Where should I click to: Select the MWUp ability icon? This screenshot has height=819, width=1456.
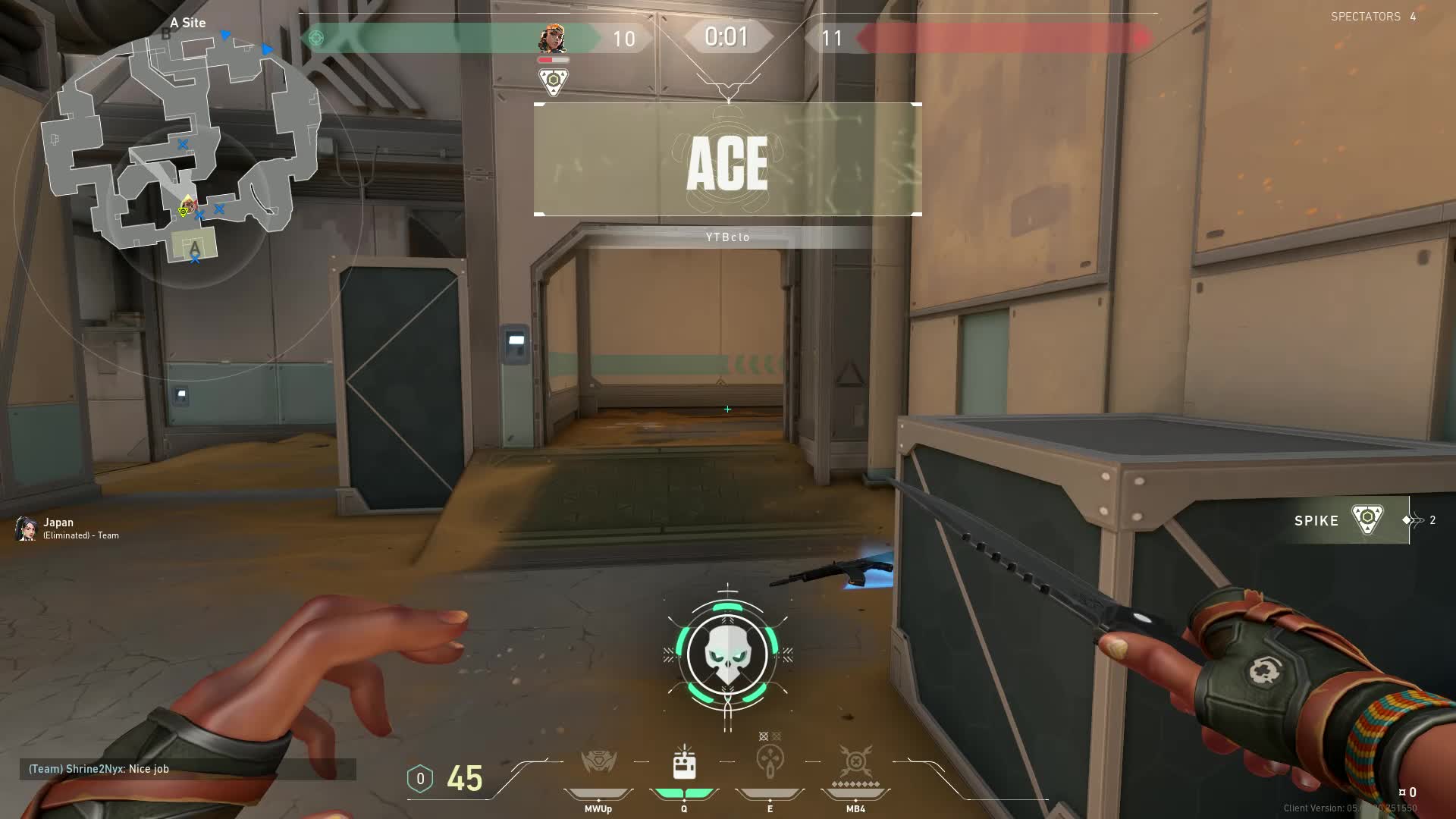tap(598, 761)
